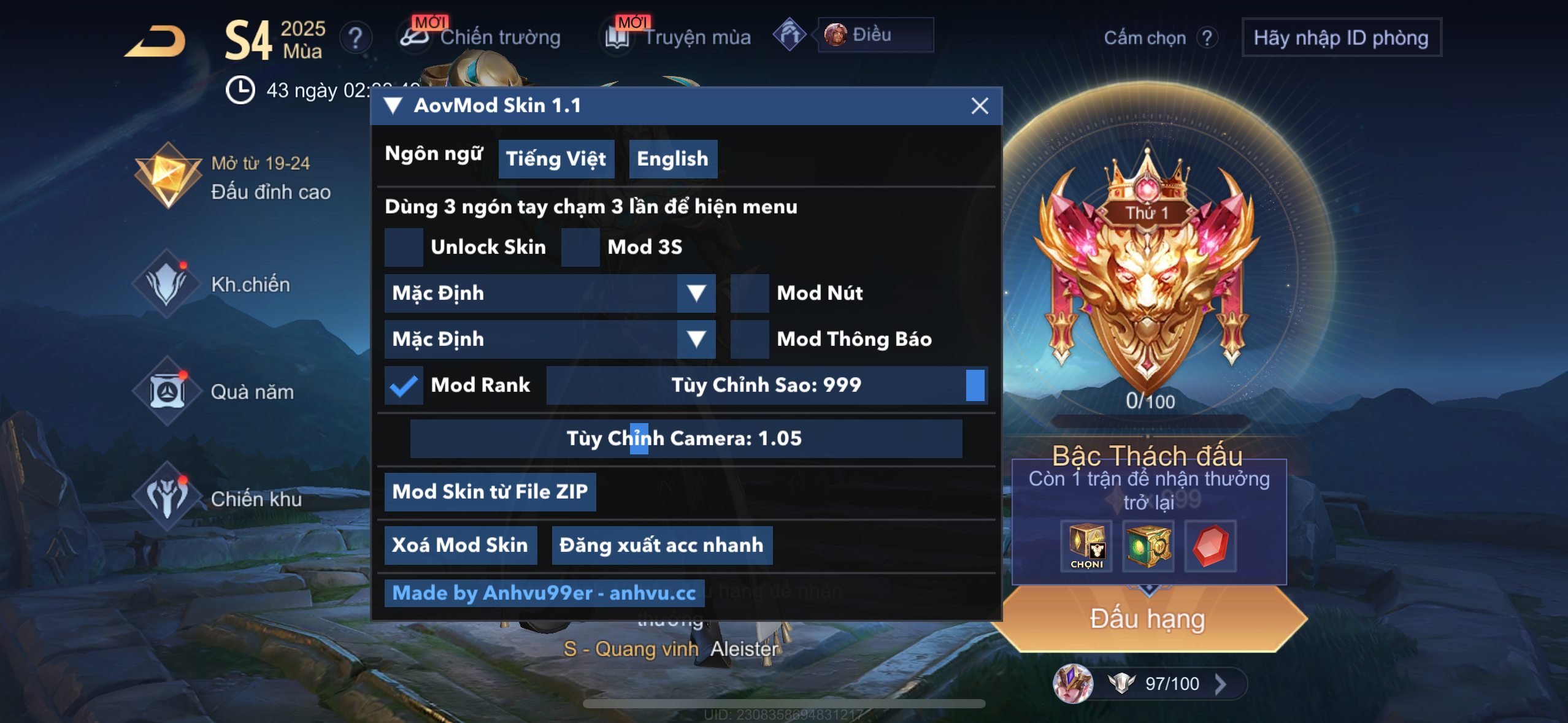Image resolution: width=1568 pixels, height=723 pixels.
Task: Uncheck the Mod Rank option
Action: pyautogui.click(x=404, y=385)
